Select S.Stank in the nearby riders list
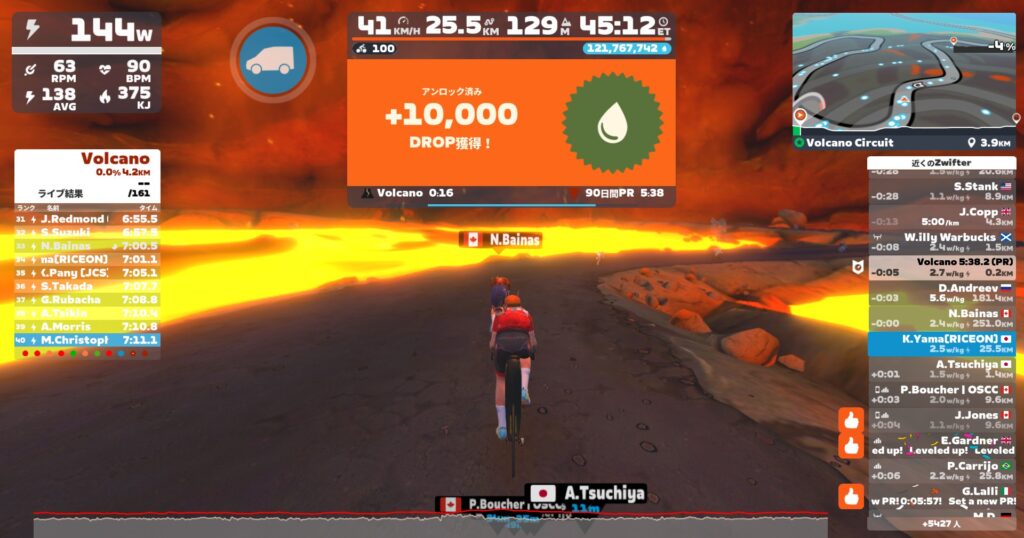The height and width of the screenshot is (538, 1024). pyautogui.click(x=940, y=191)
